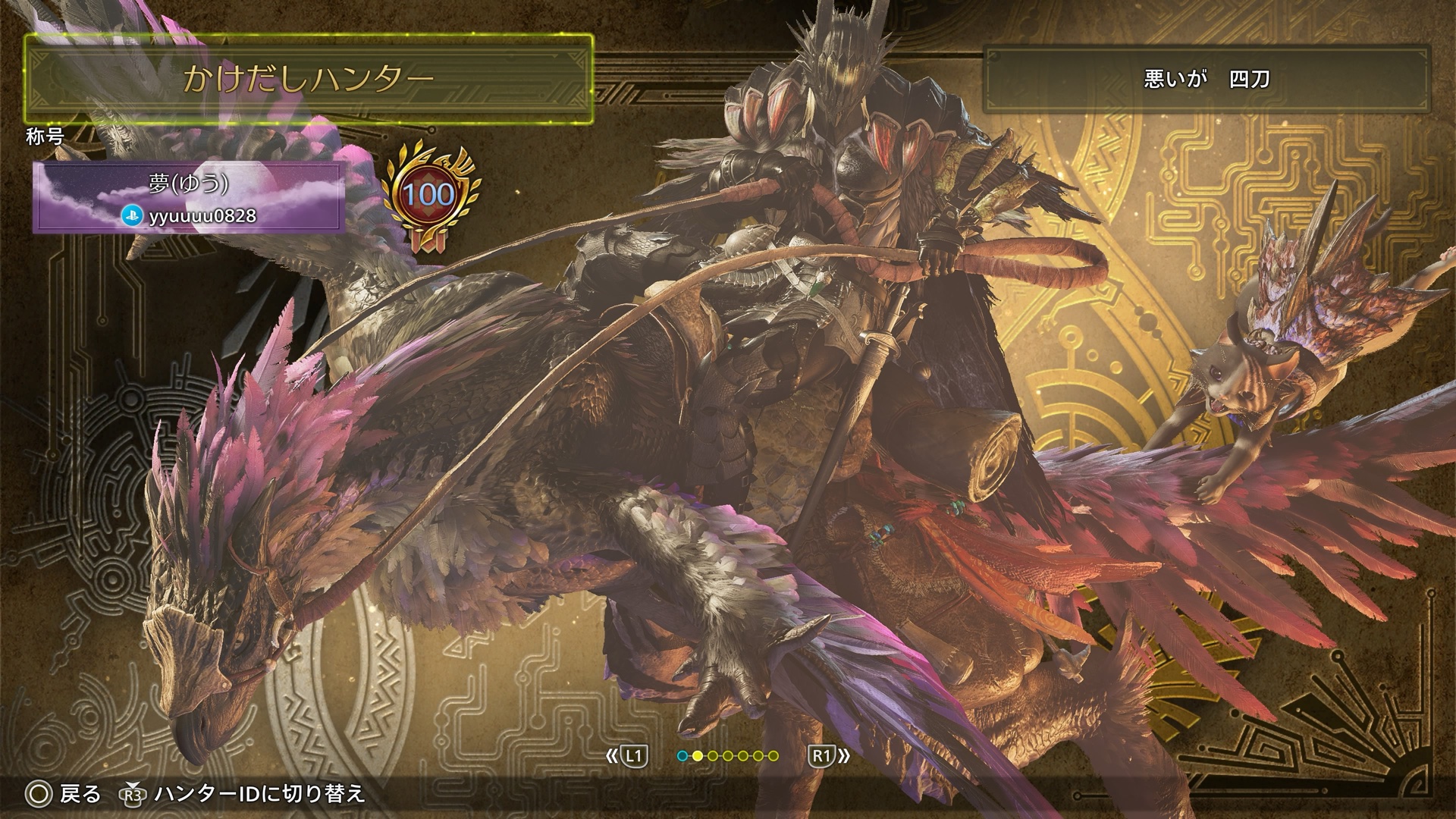Open the 夢(ゆう) player name plate
The width and height of the screenshot is (1456, 819).
(x=189, y=197)
